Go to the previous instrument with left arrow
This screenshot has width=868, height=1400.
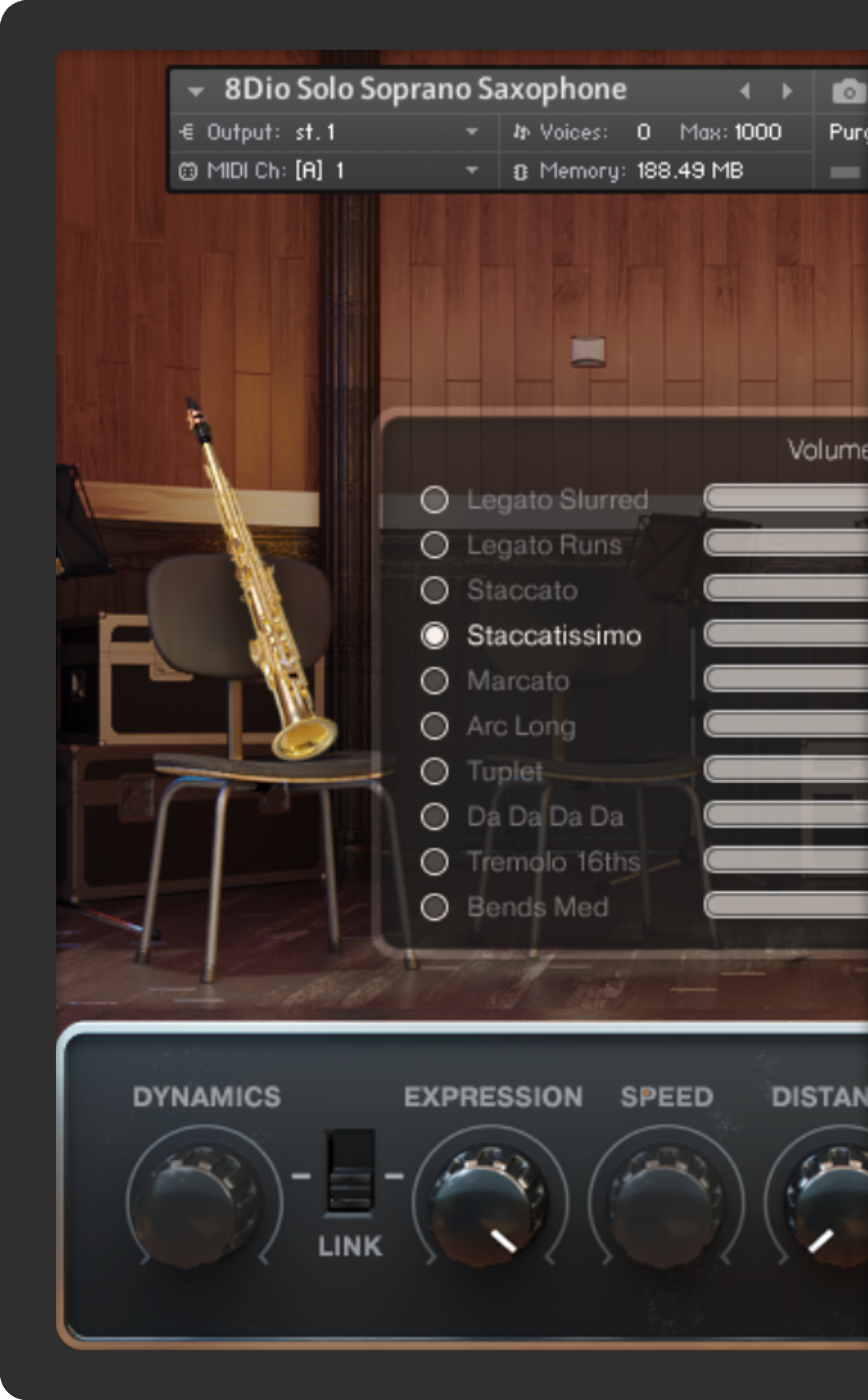pyautogui.click(x=745, y=91)
